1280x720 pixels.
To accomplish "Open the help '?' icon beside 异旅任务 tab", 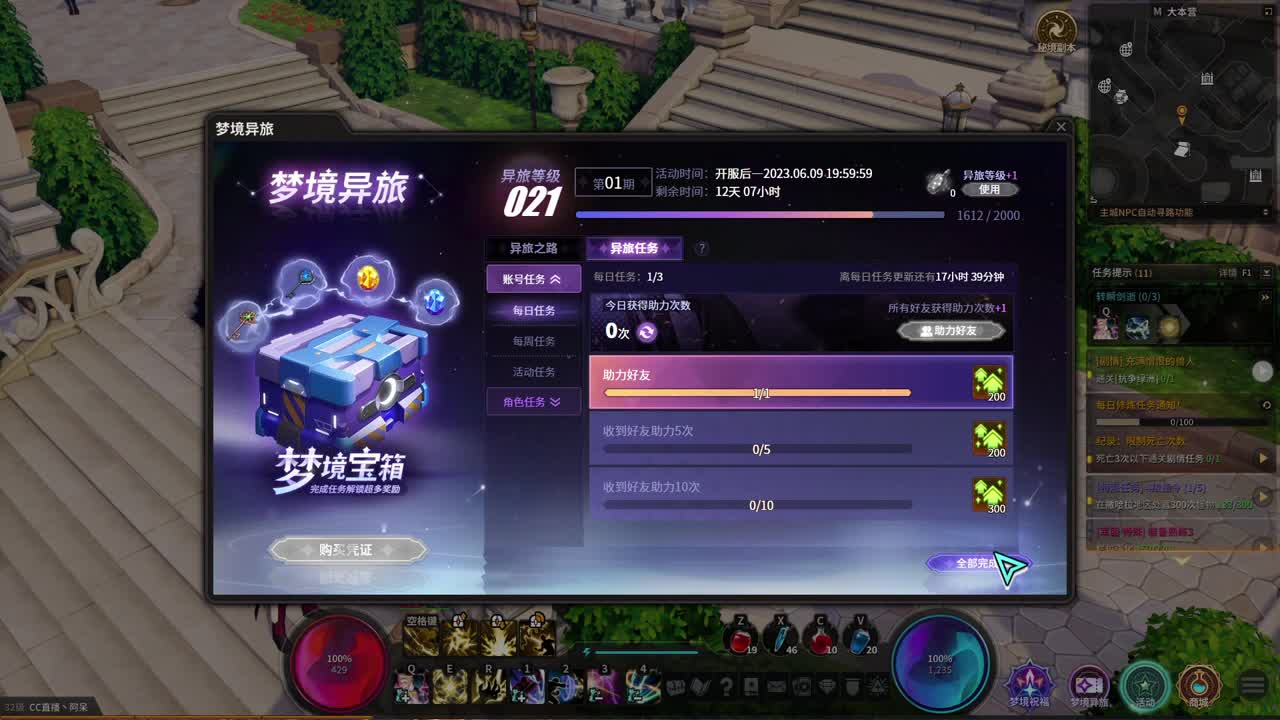I will tap(701, 248).
